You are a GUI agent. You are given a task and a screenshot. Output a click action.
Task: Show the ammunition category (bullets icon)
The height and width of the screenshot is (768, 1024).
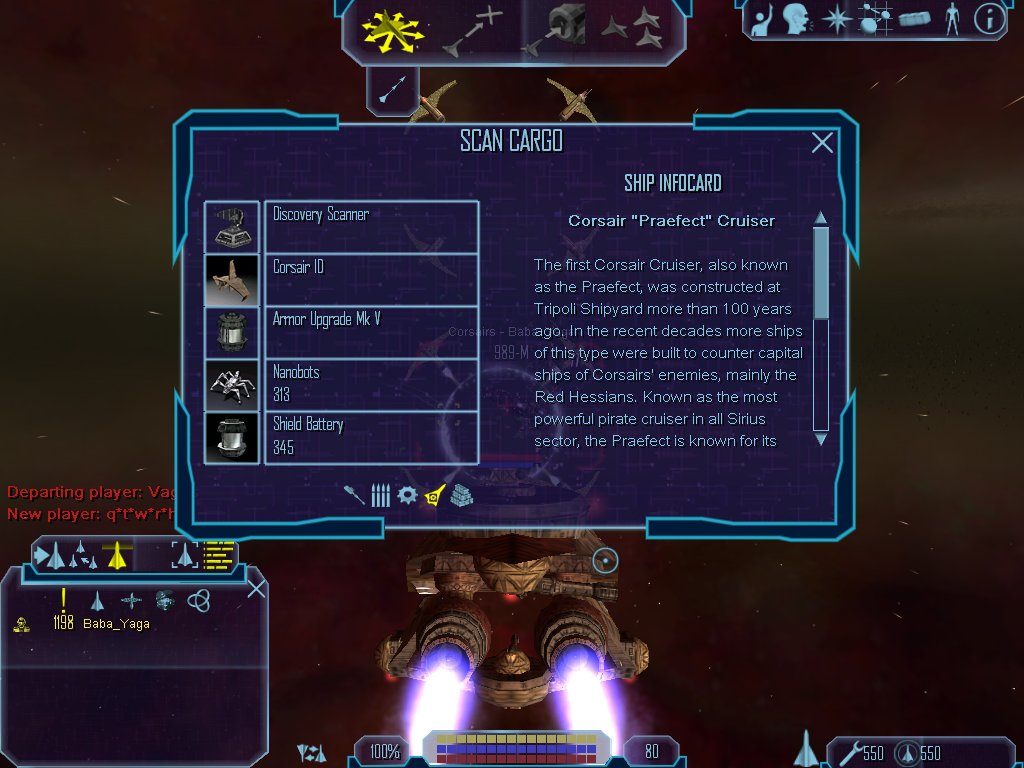380,495
